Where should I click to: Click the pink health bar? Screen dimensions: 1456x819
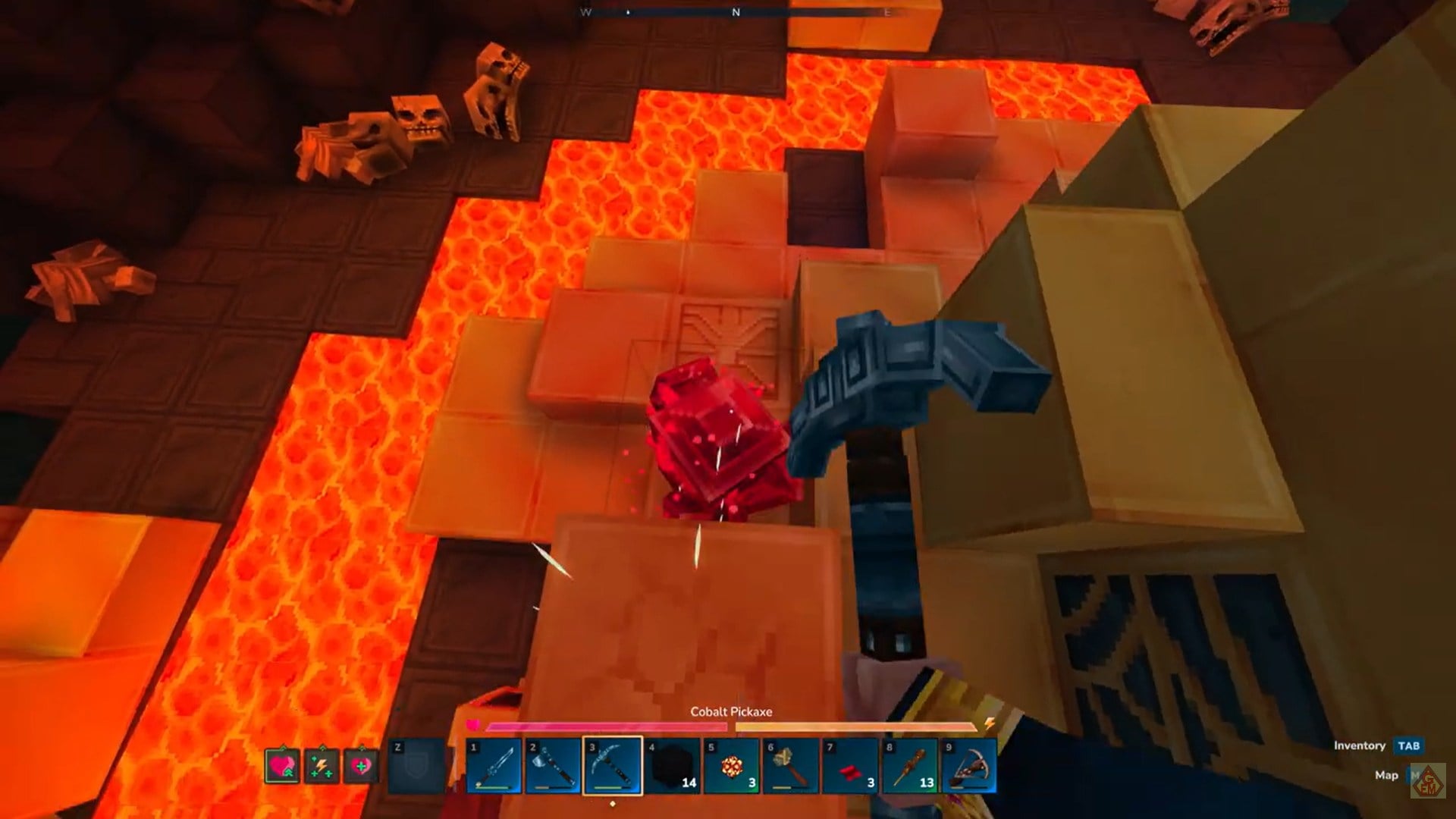(607, 726)
